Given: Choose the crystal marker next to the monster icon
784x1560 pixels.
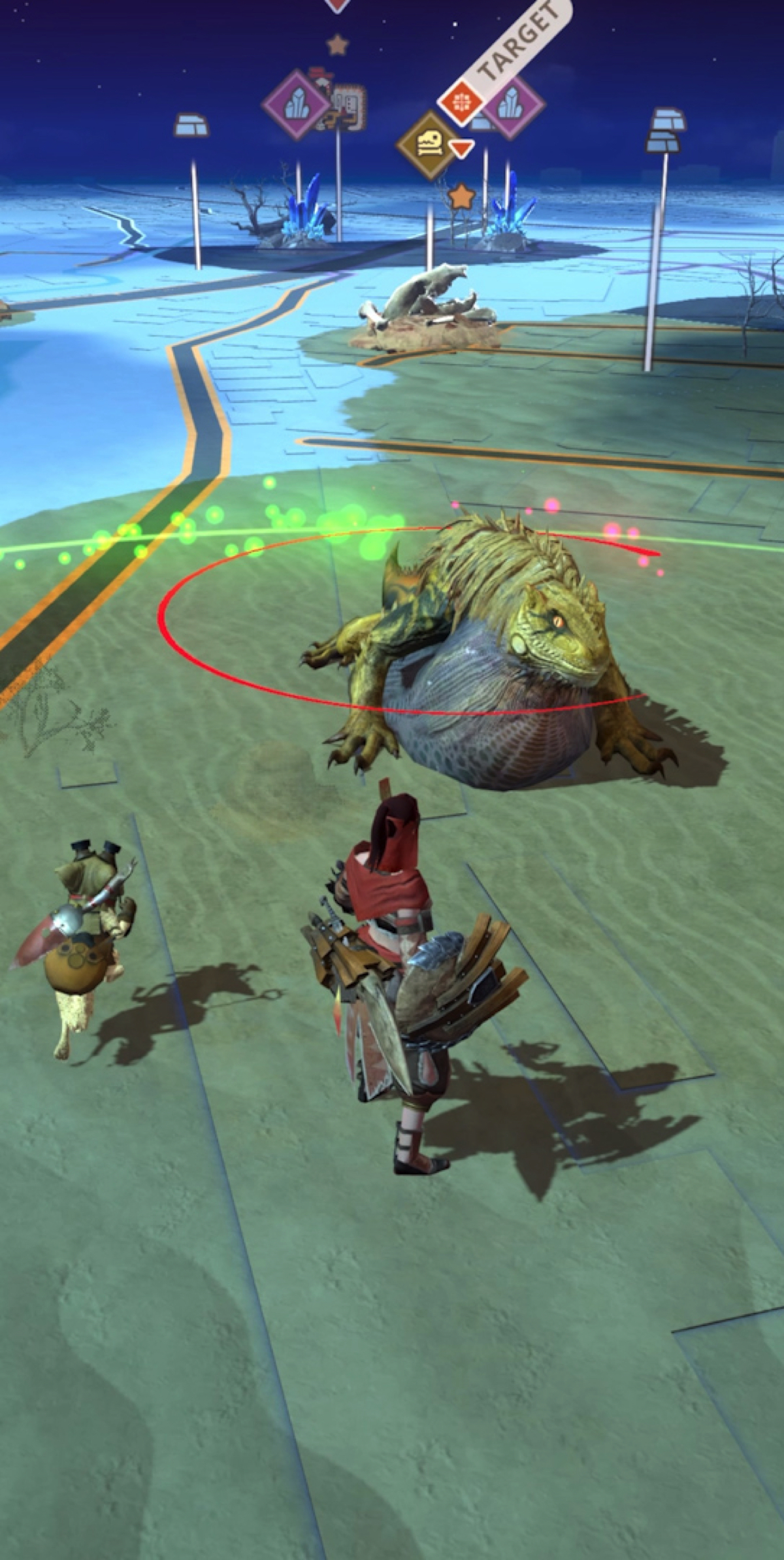Looking at the screenshot, I should 295,105.
